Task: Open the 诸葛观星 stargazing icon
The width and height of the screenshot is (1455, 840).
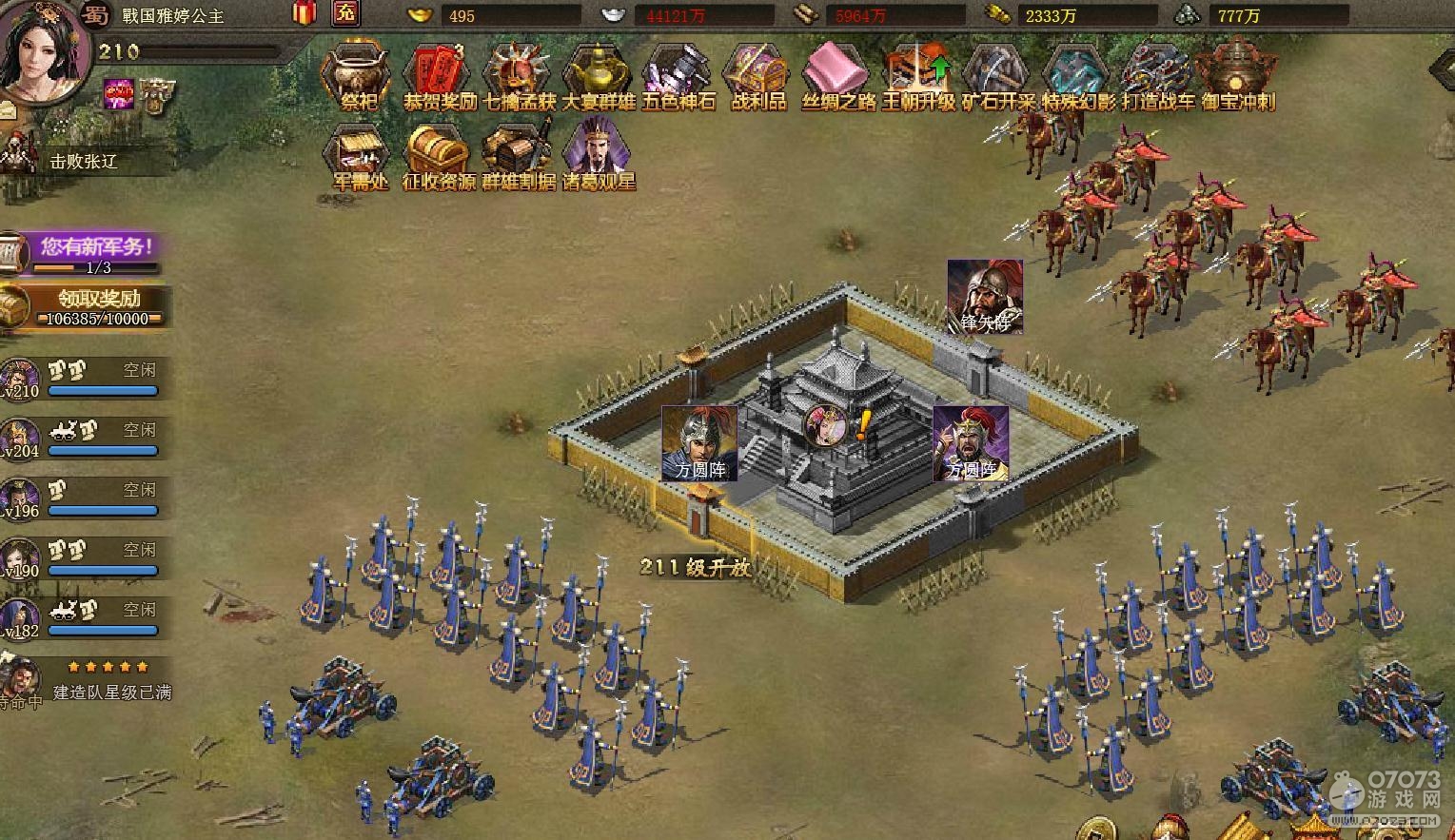Action: tap(599, 155)
